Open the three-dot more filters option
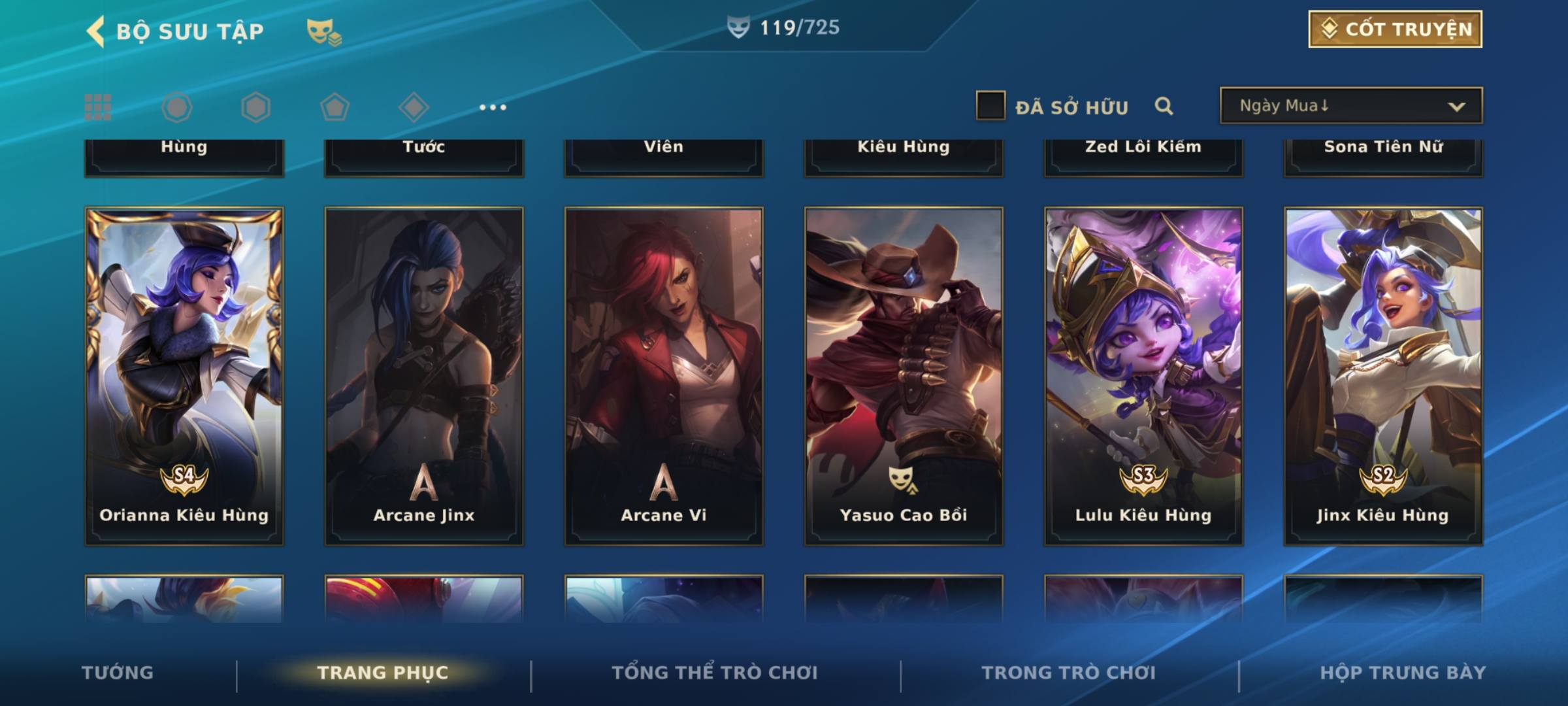 (x=493, y=107)
